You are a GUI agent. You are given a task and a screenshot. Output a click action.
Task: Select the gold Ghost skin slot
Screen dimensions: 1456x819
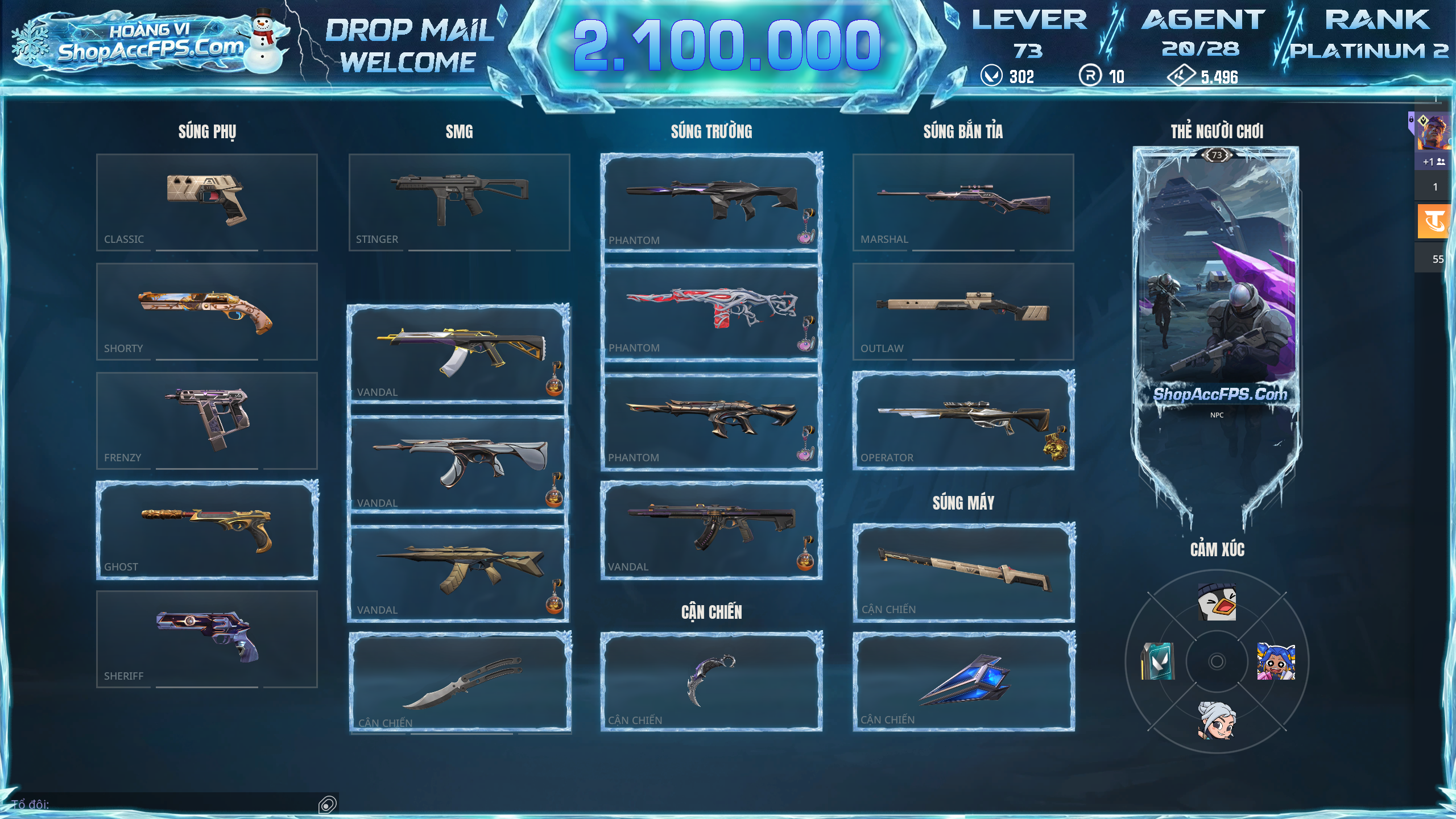(207, 530)
